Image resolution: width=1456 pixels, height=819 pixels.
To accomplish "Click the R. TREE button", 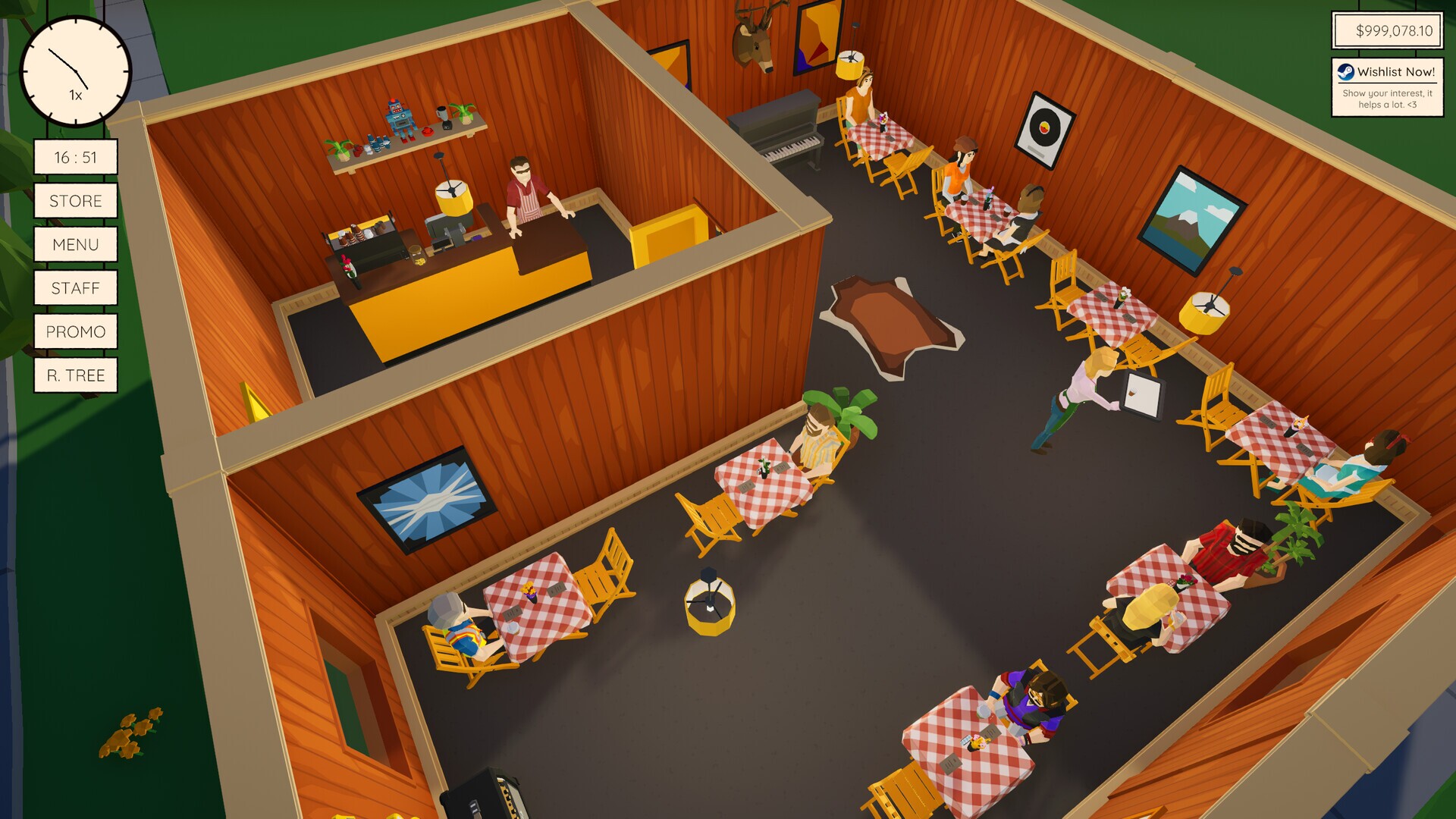I will tap(75, 375).
